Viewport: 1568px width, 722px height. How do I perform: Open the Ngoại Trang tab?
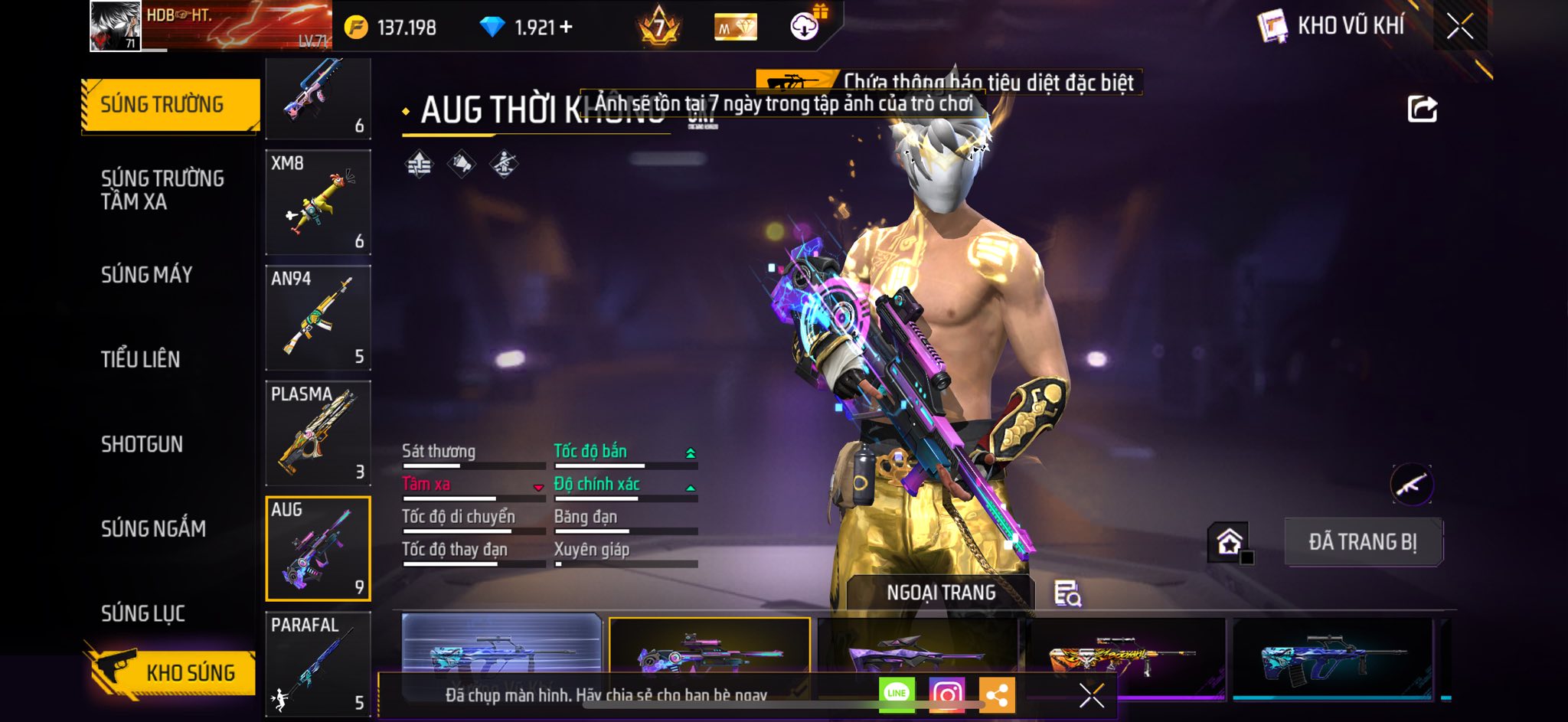click(941, 593)
